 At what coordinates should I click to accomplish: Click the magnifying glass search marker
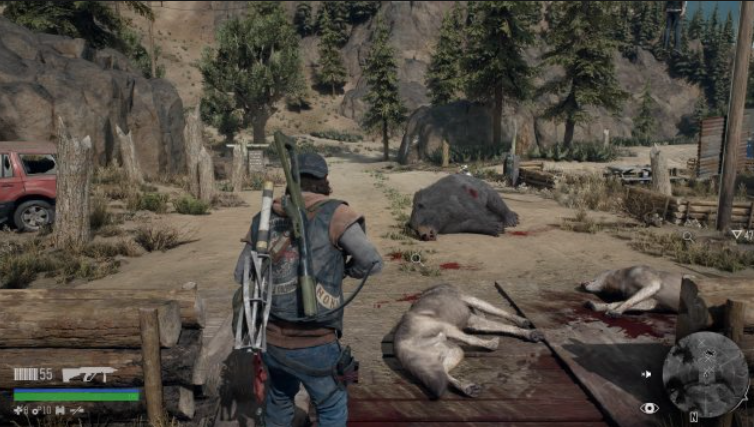pyautogui.click(x=687, y=237)
